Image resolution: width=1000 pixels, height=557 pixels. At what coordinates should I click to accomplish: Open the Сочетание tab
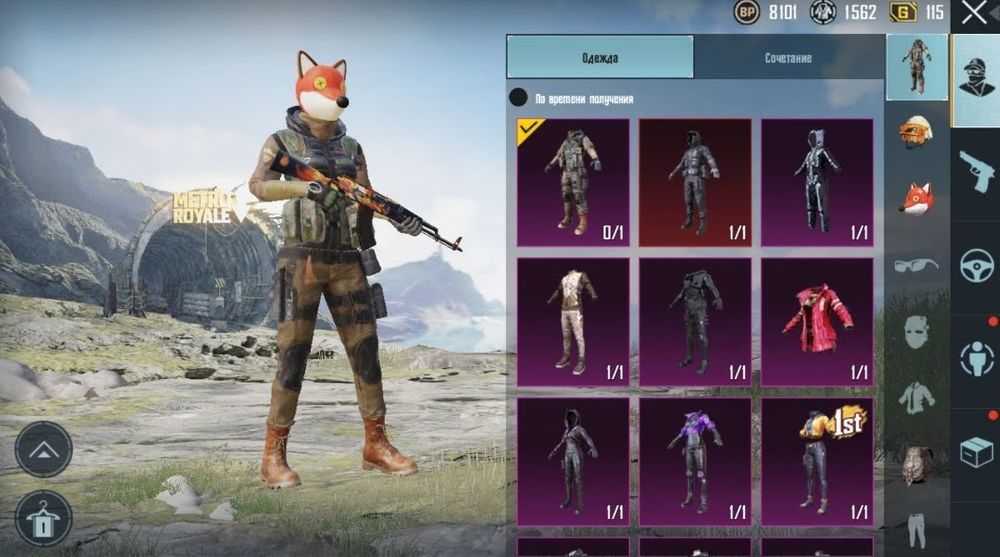pyautogui.click(x=788, y=57)
